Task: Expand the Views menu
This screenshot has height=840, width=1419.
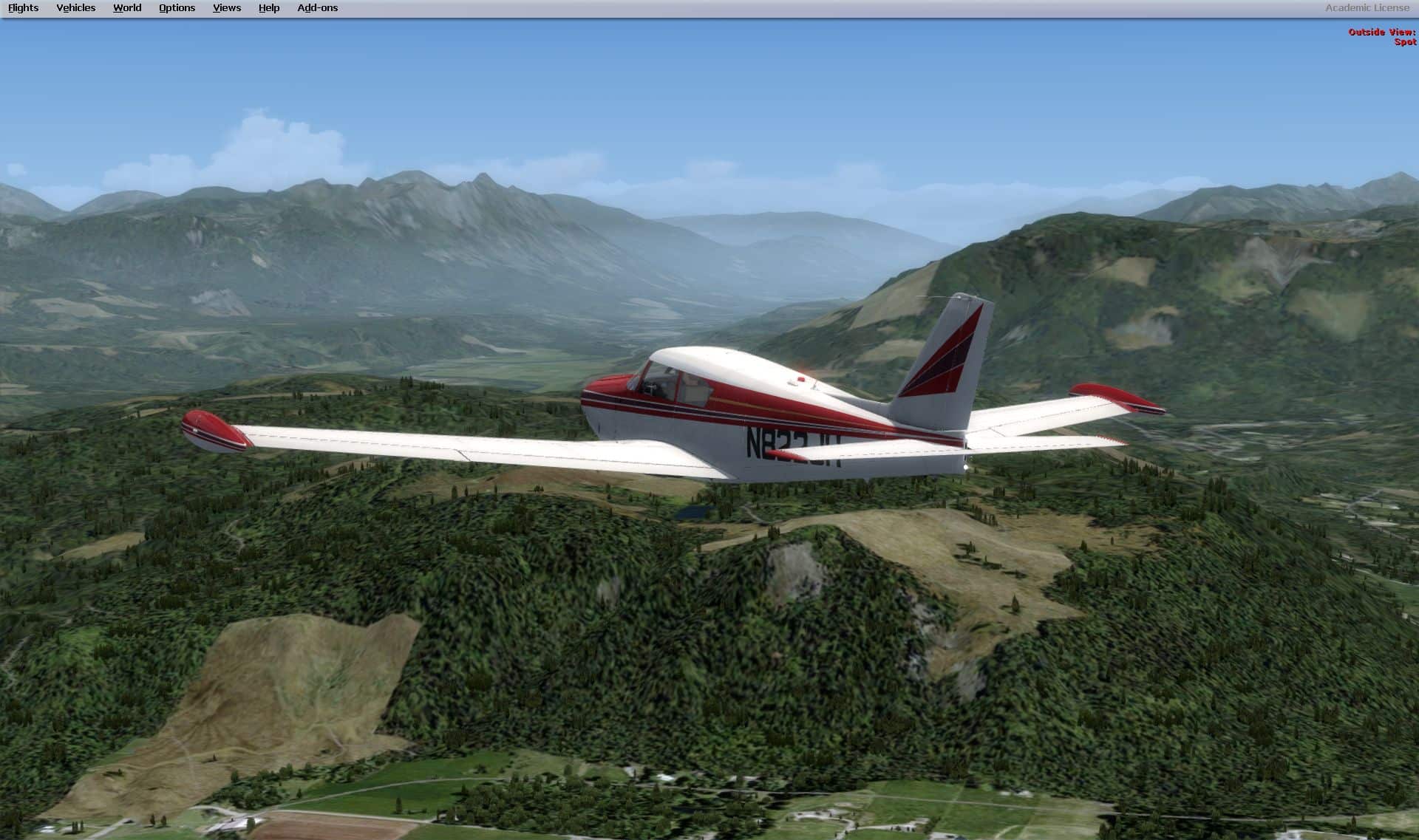Action: click(x=227, y=8)
